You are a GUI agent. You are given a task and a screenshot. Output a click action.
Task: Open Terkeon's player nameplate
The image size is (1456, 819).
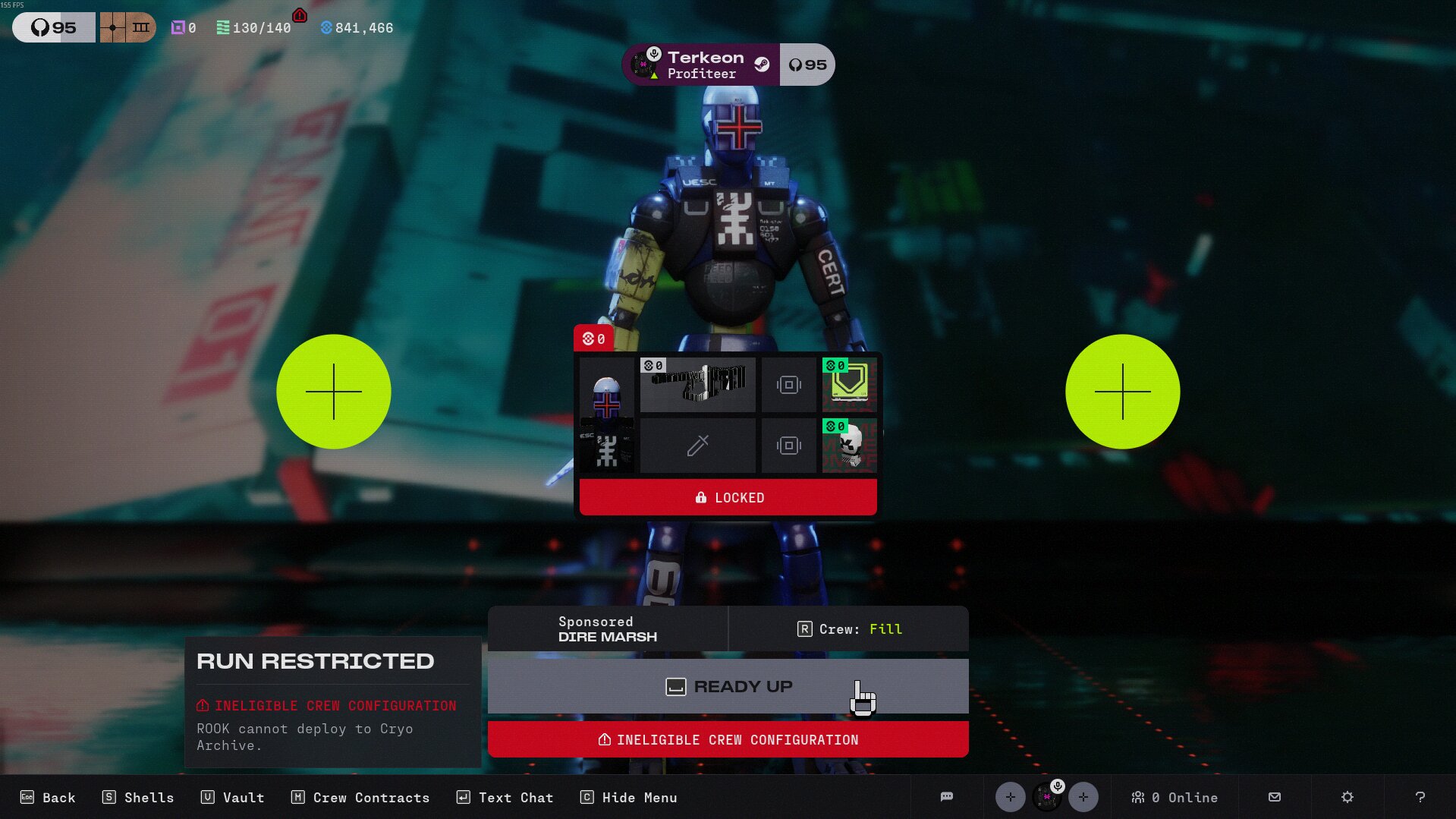pos(701,65)
